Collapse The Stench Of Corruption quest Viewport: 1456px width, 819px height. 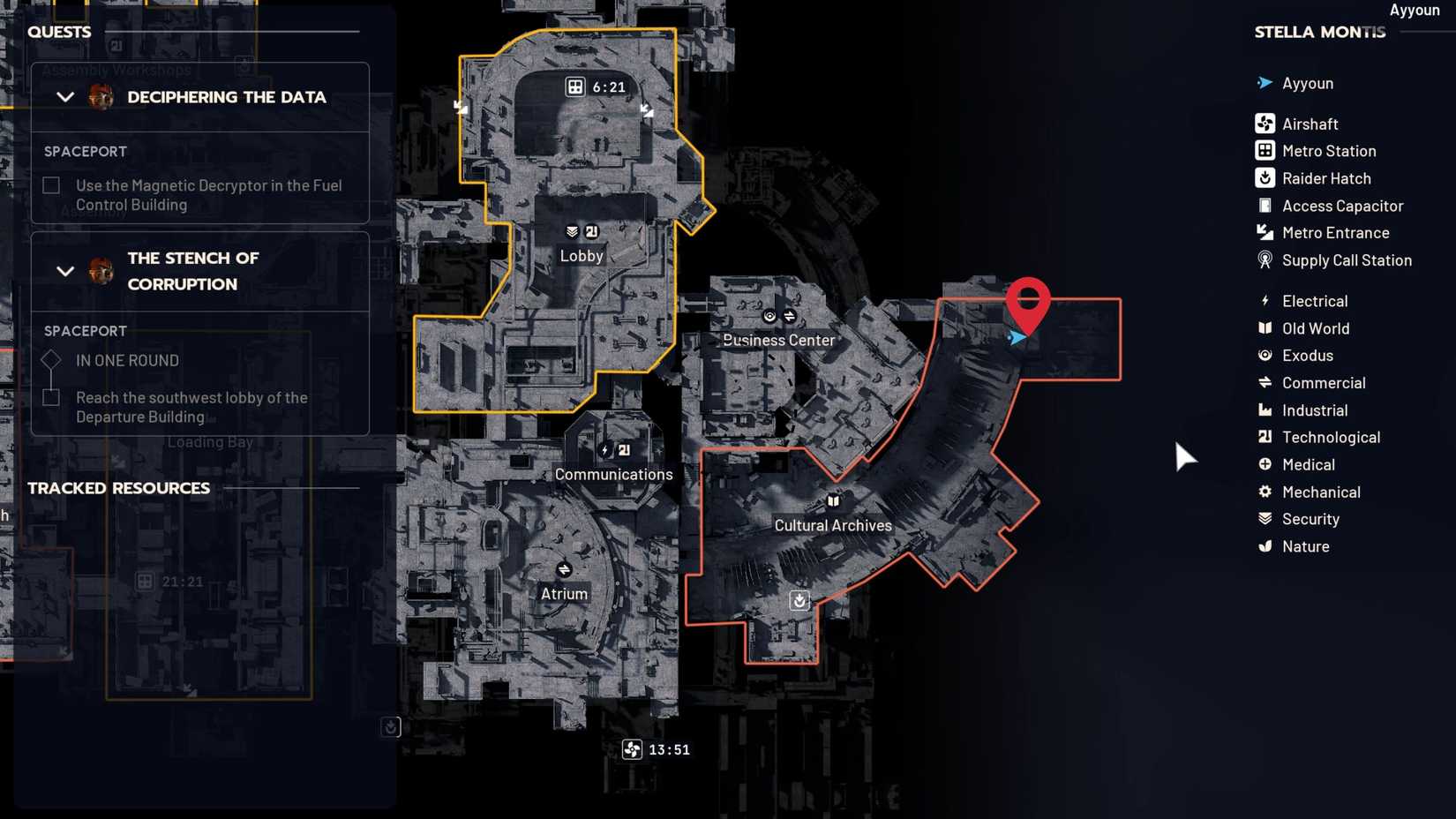64,271
